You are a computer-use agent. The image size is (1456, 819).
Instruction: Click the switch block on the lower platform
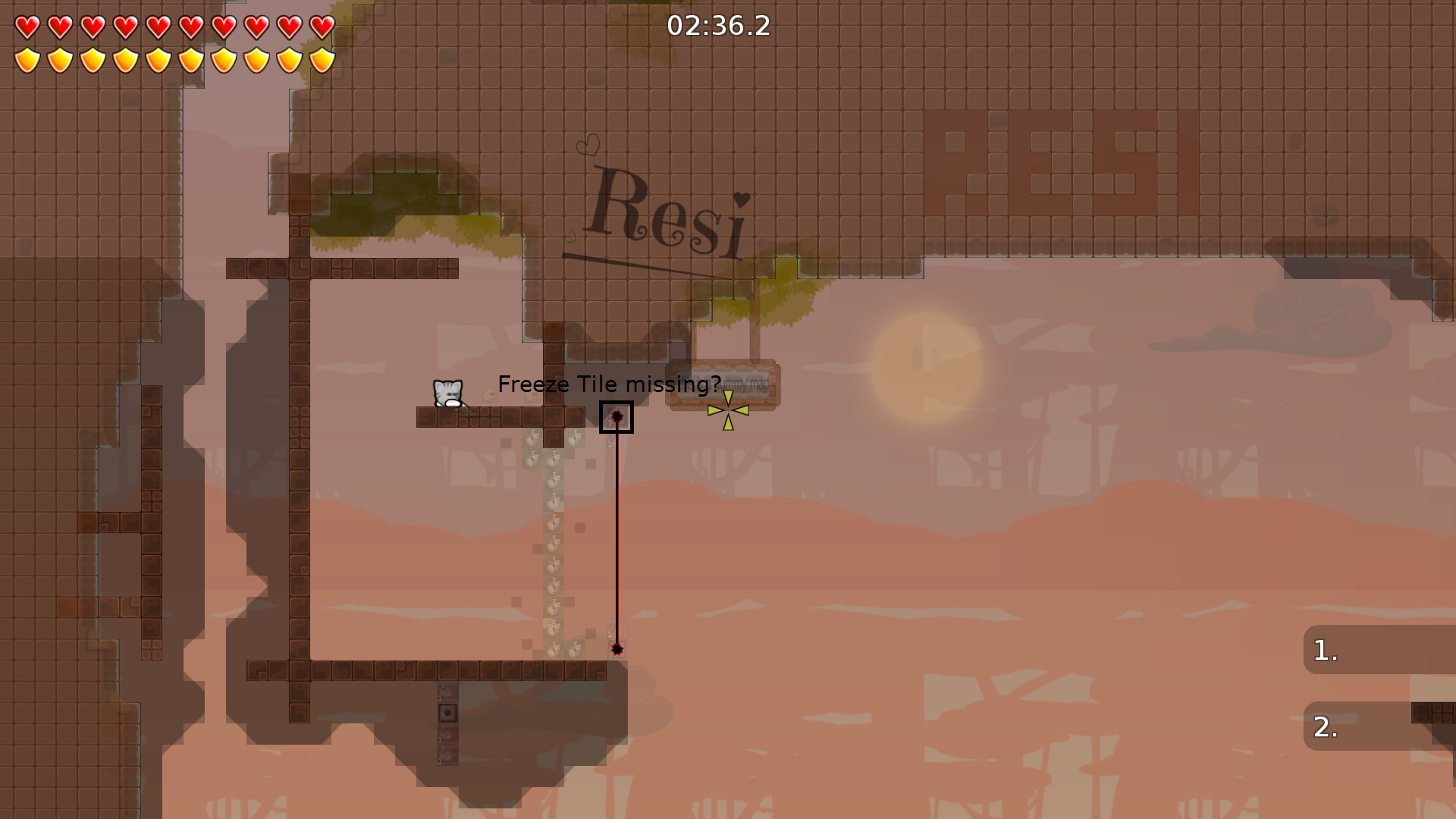447,713
